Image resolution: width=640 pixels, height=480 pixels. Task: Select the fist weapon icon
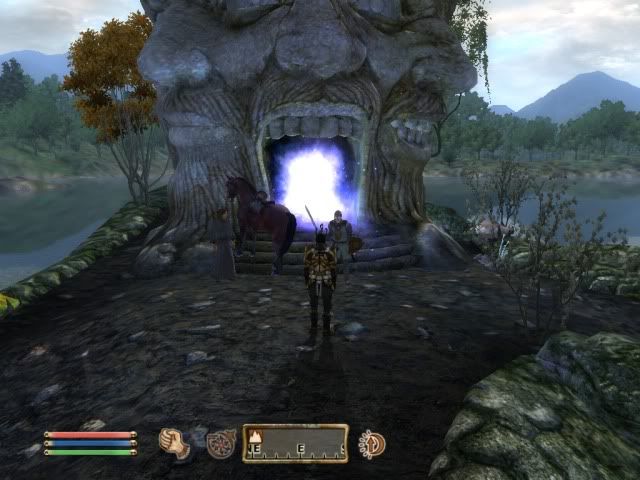[x=175, y=443]
